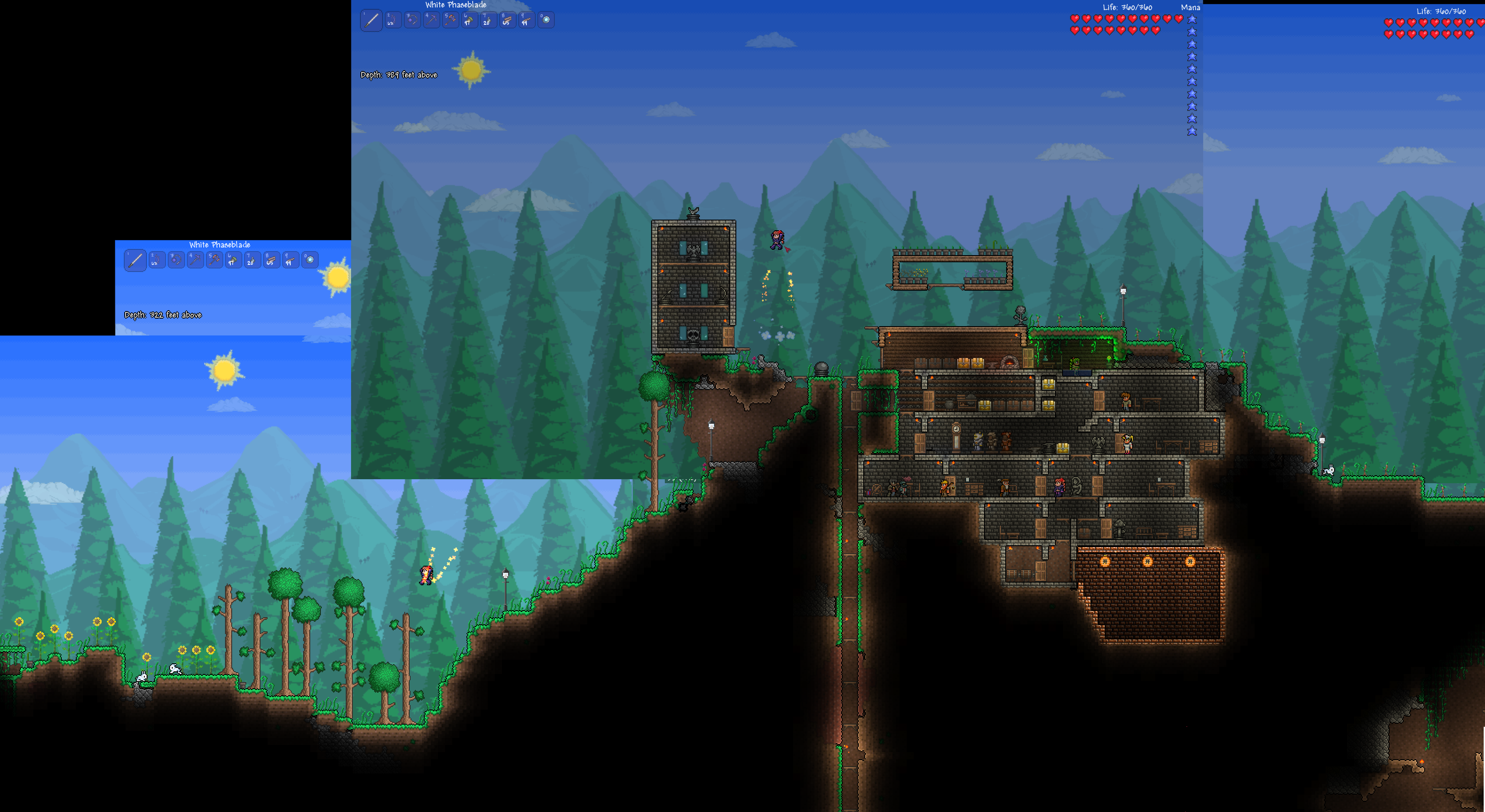Equip the molten hamaxe in the 322-feet depth hotbar
The height and width of the screenshot is (812, 1485).
click(214, 260)
